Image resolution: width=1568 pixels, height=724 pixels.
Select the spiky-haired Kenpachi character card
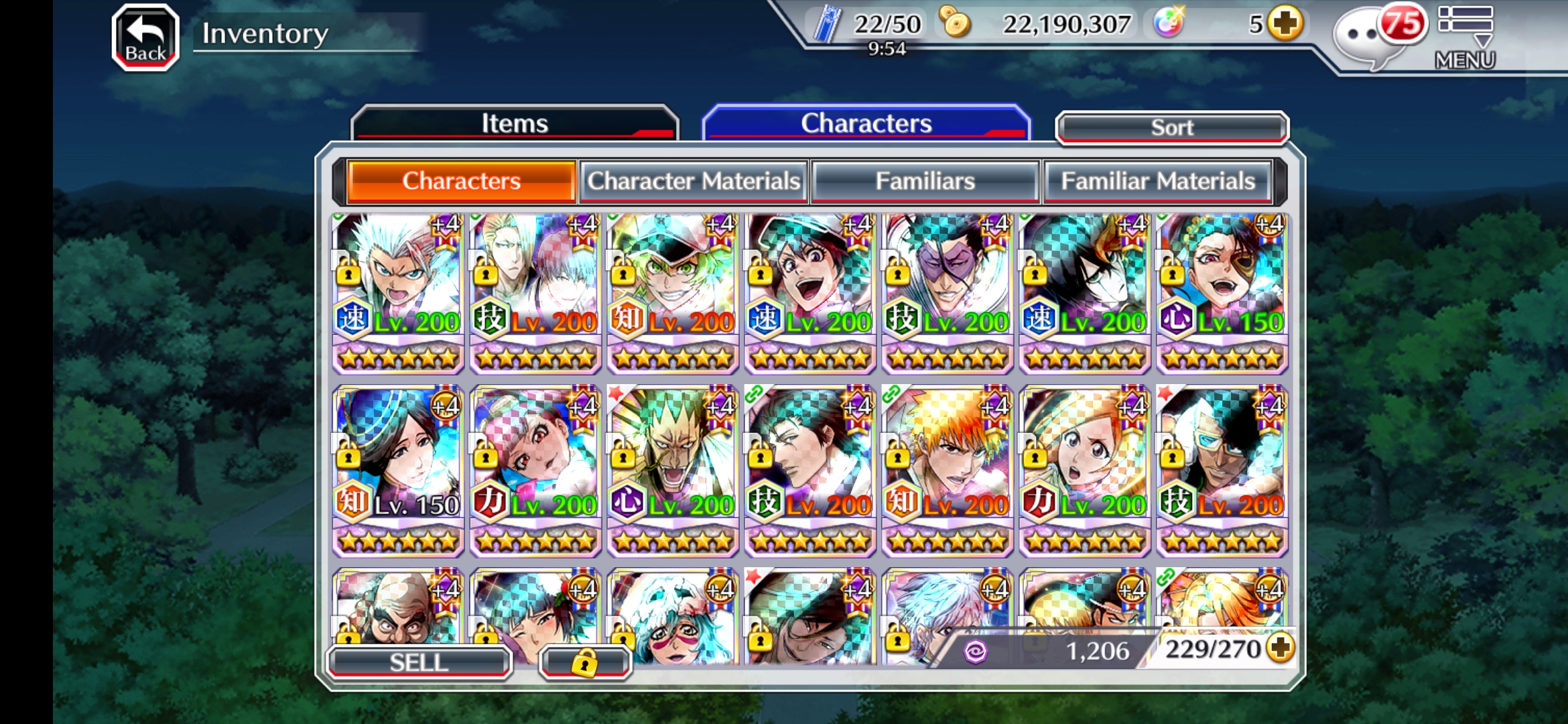pyautogui.click(x=673, y=470)
